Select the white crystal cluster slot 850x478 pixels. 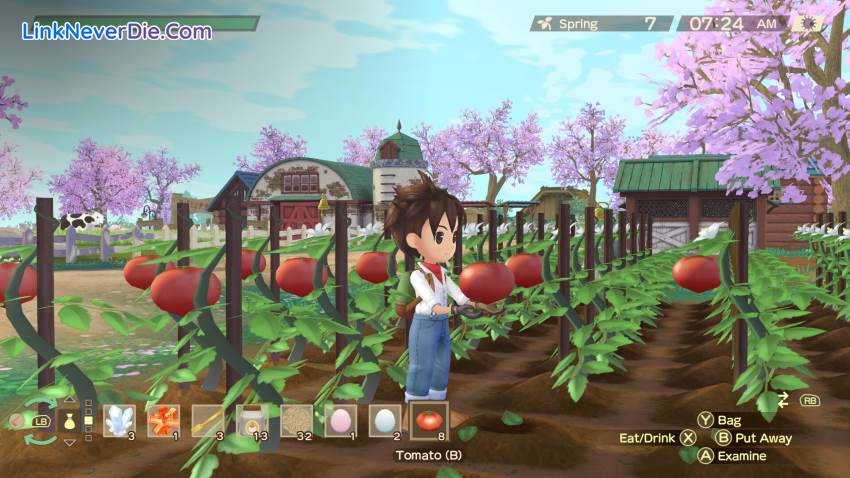pos(120,421)
